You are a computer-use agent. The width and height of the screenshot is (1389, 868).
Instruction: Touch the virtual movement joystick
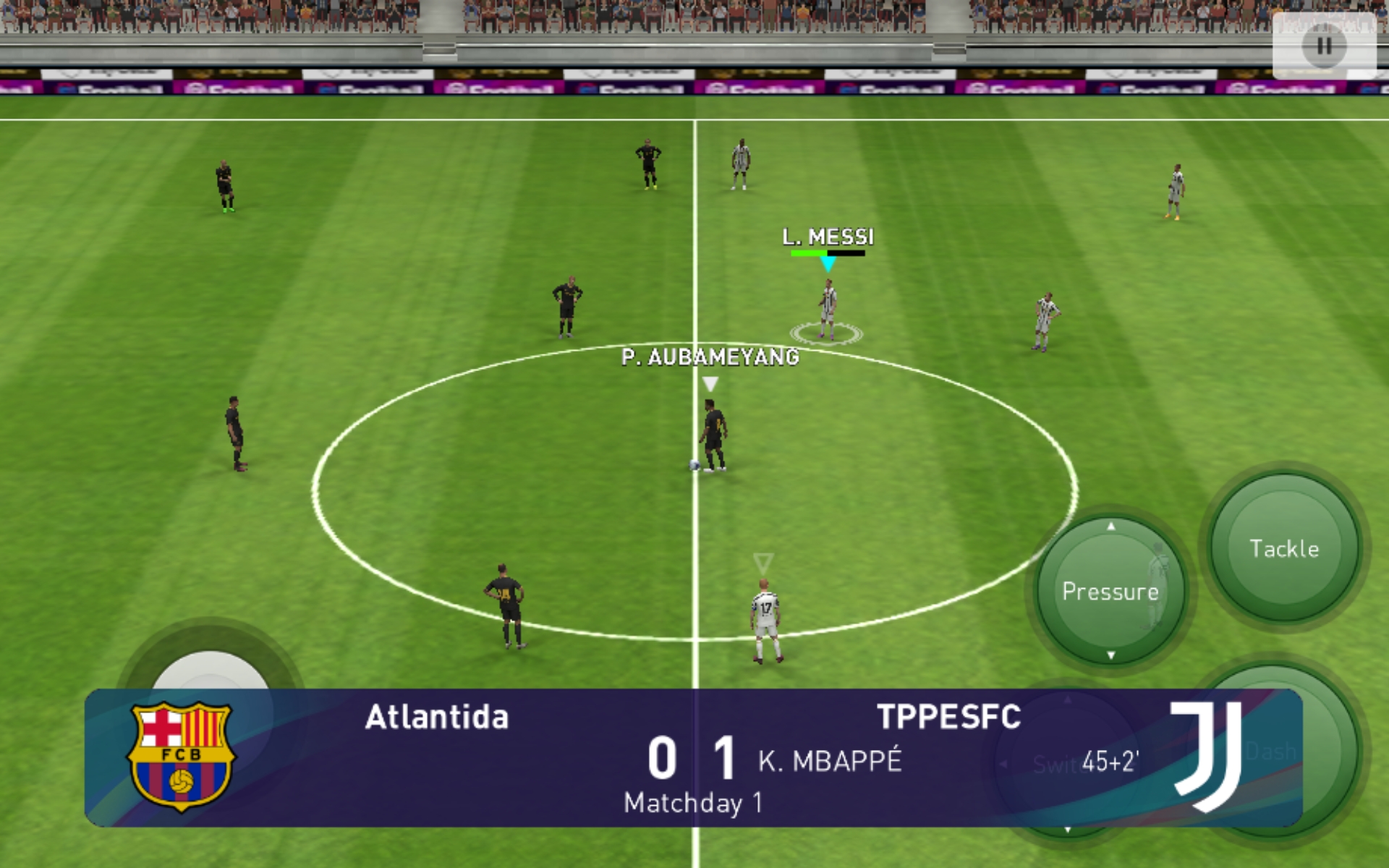[210, 669]
